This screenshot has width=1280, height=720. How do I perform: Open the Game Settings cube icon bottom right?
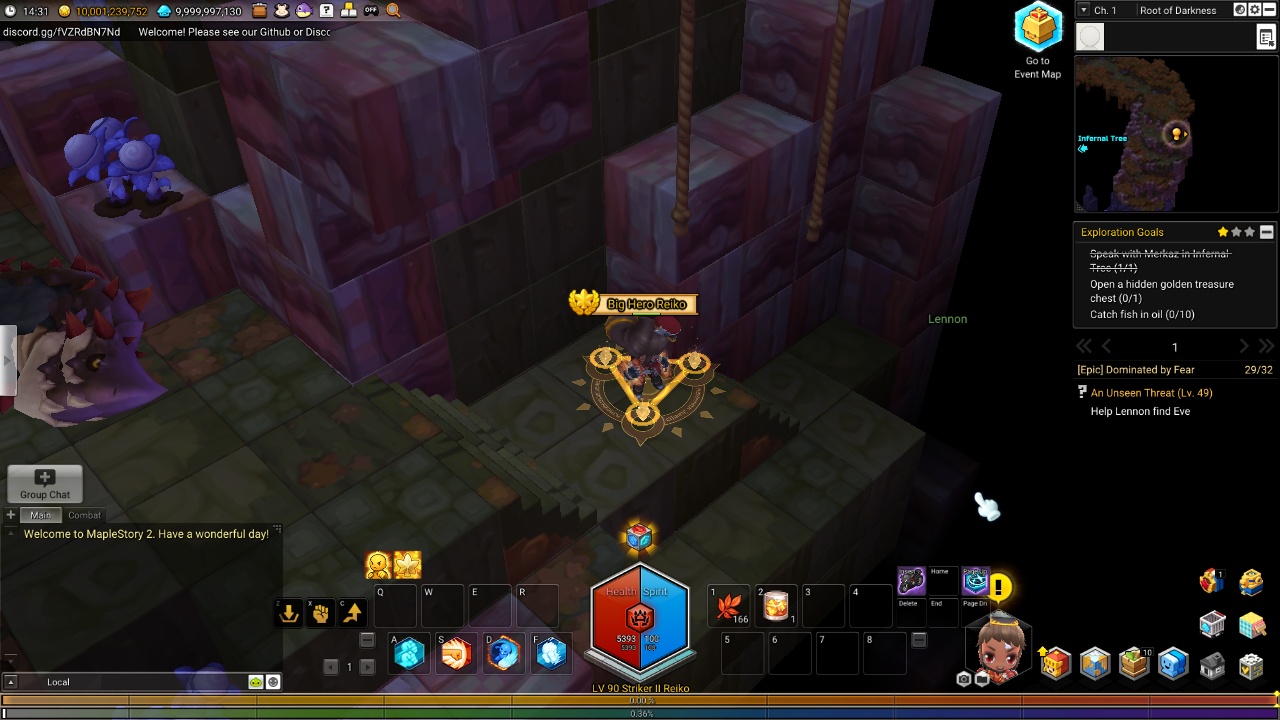point(1252,663)
